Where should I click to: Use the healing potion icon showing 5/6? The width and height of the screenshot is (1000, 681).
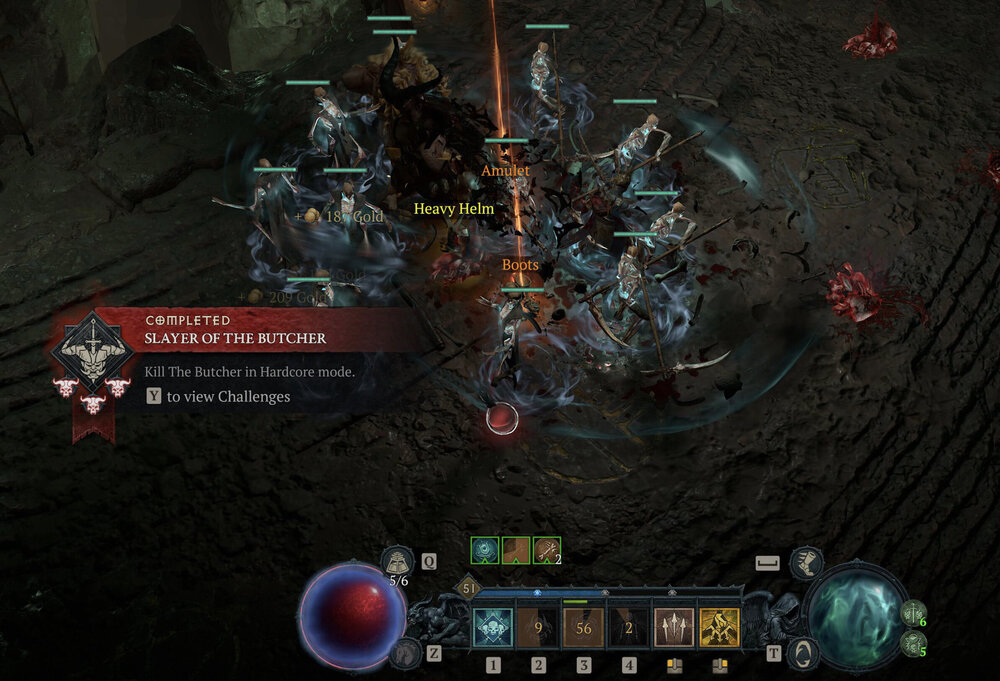tap(398, 562)
